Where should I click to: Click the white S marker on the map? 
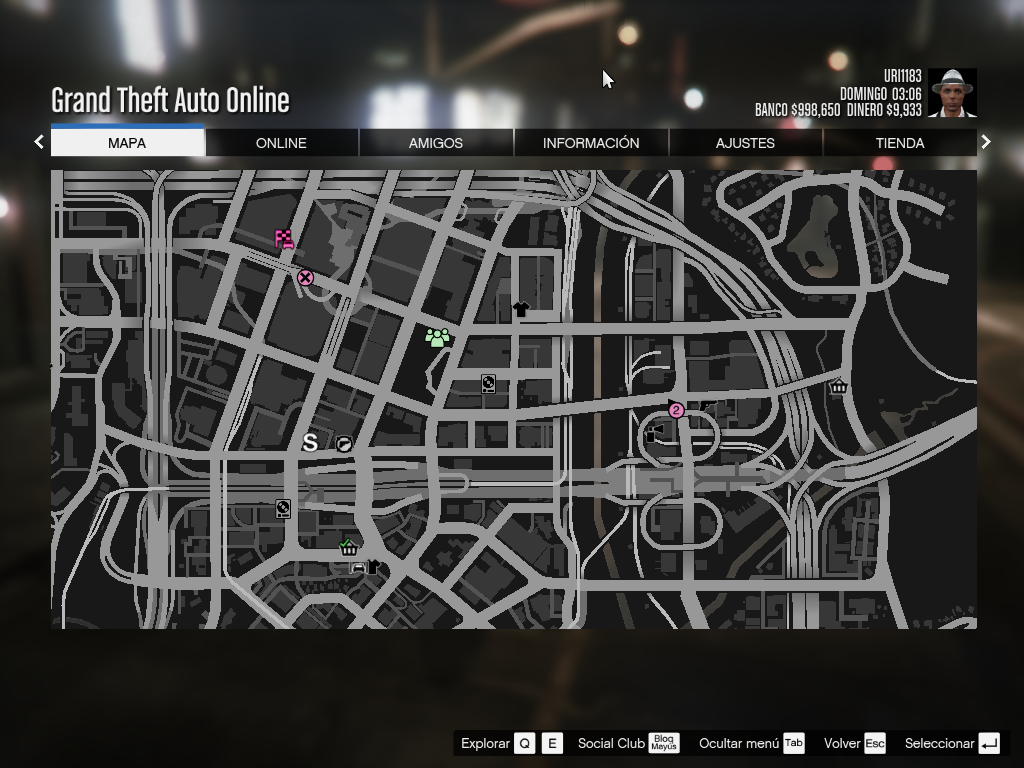coord(310,442)
